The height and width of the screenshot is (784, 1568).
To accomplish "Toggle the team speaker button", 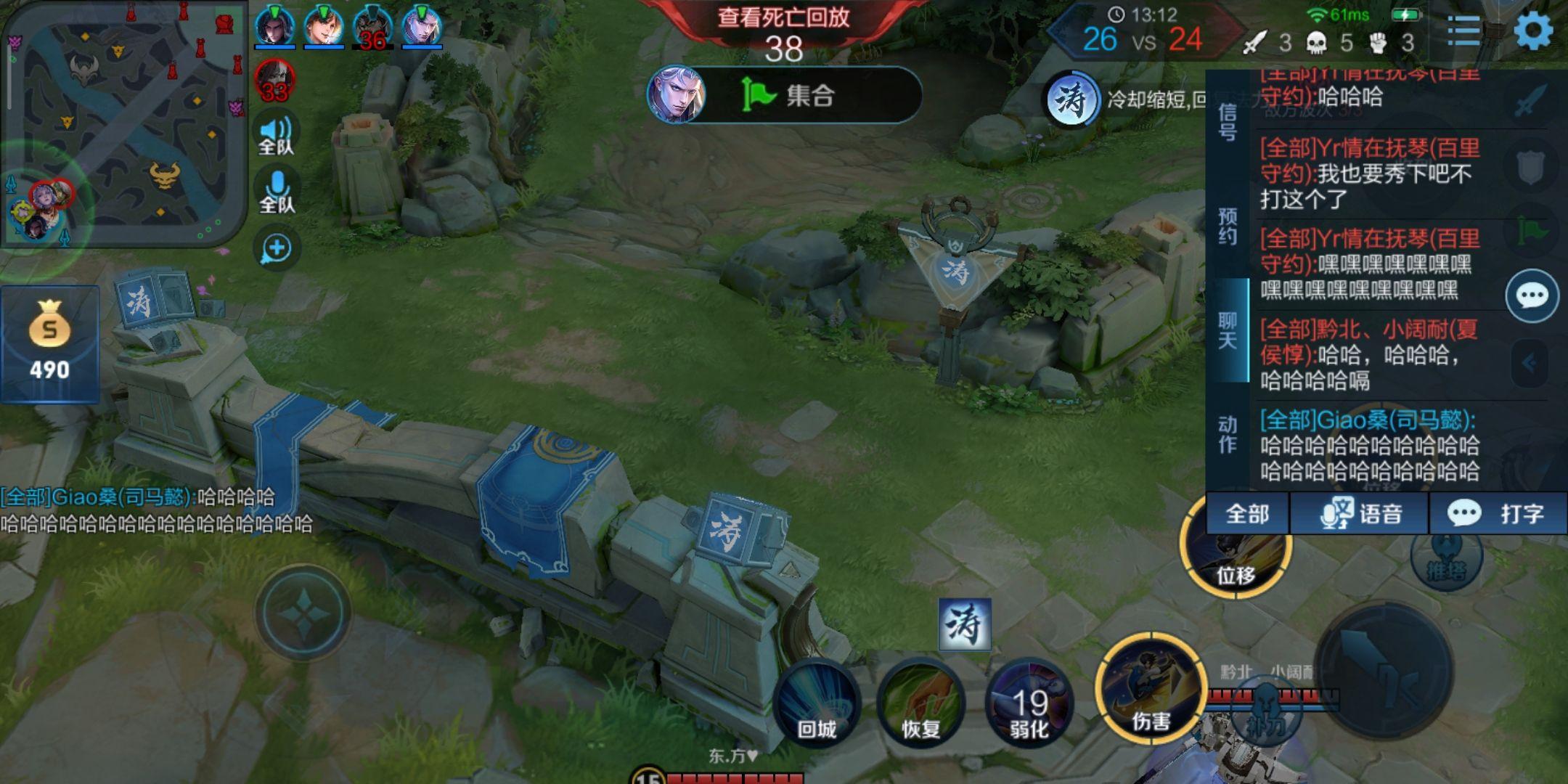I will pyautogui.click(x=276, y=134).
